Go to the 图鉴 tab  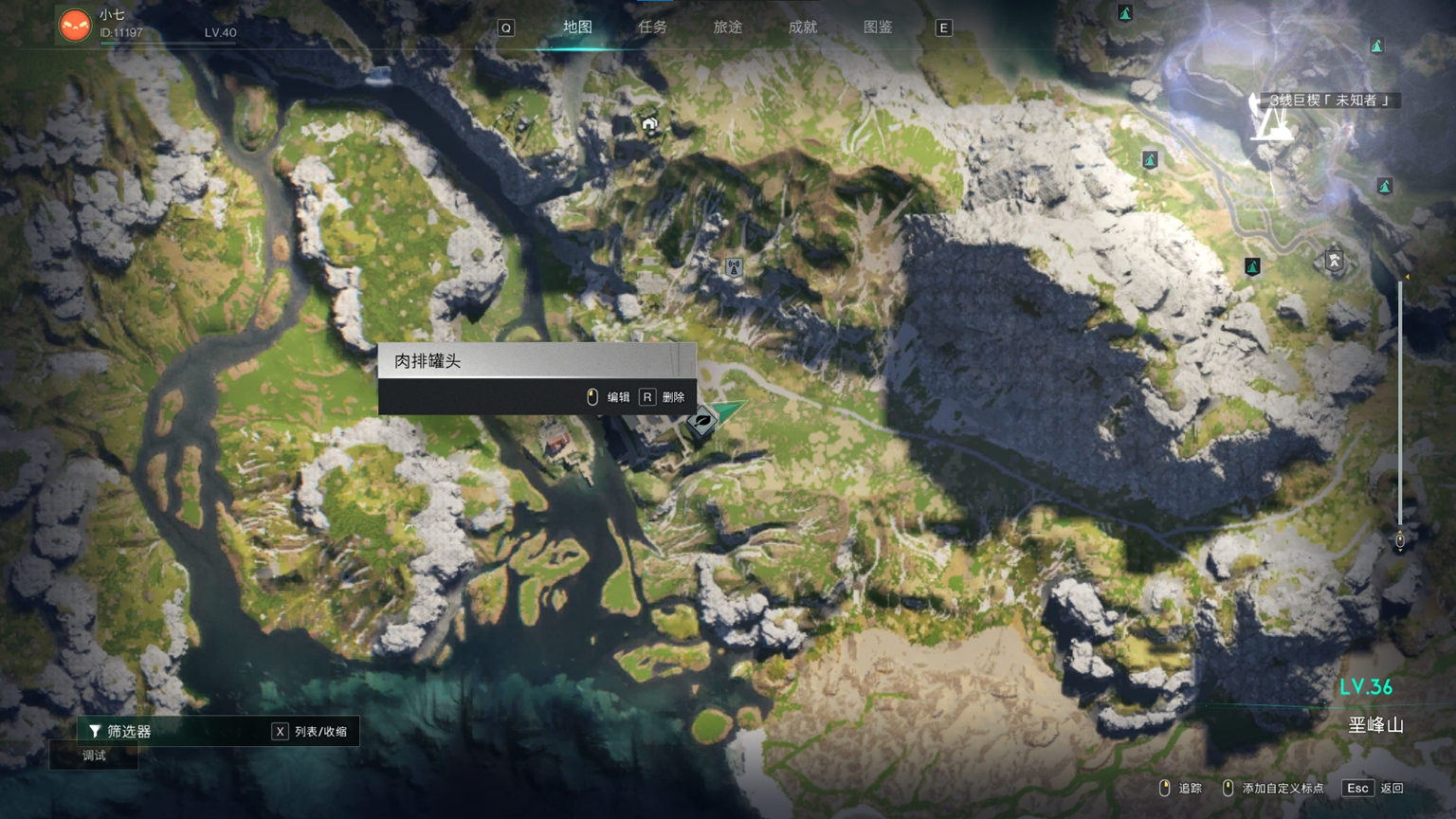[x=878, y=27]
